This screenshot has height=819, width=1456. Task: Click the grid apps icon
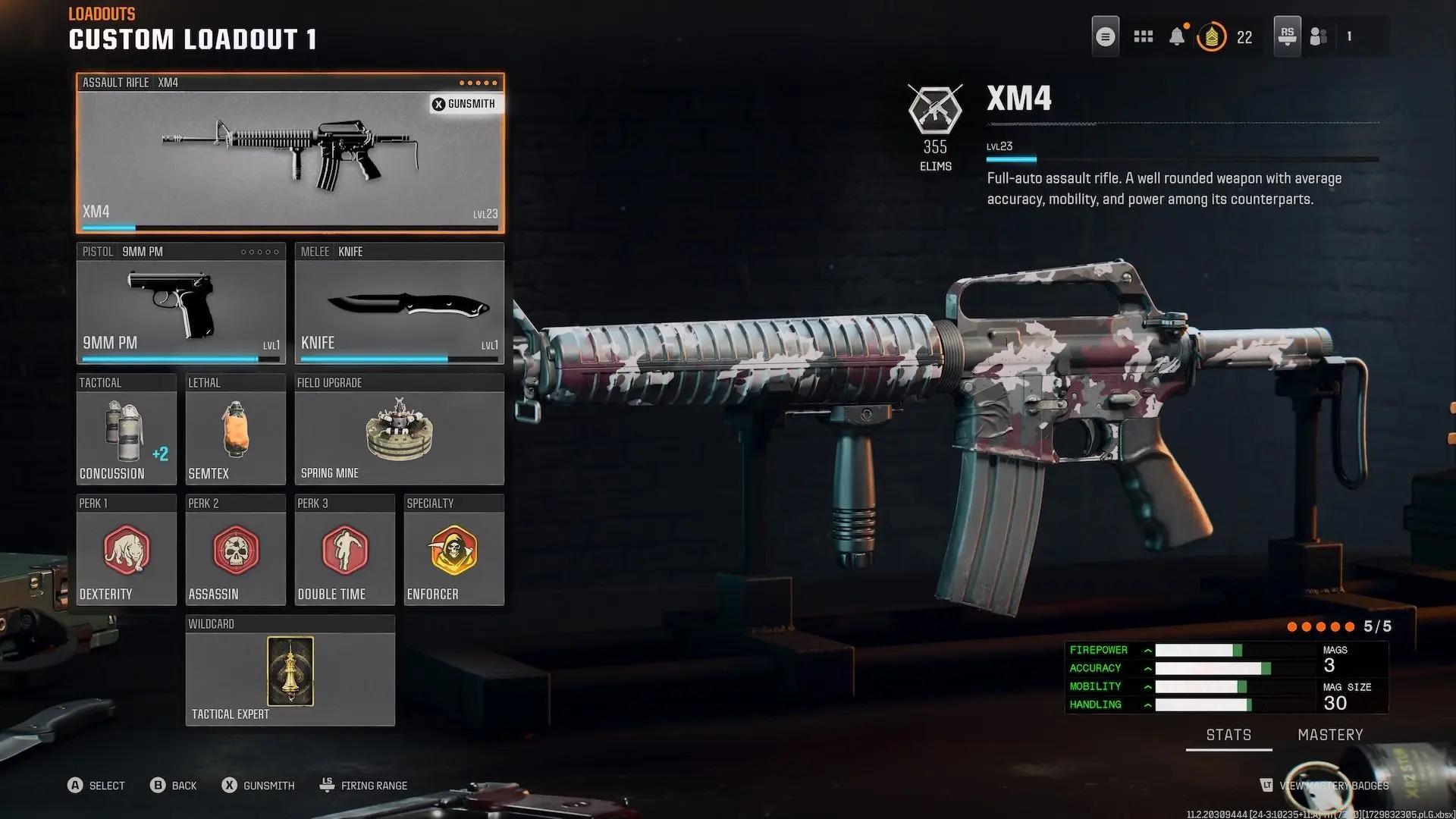pos(1142,36)
